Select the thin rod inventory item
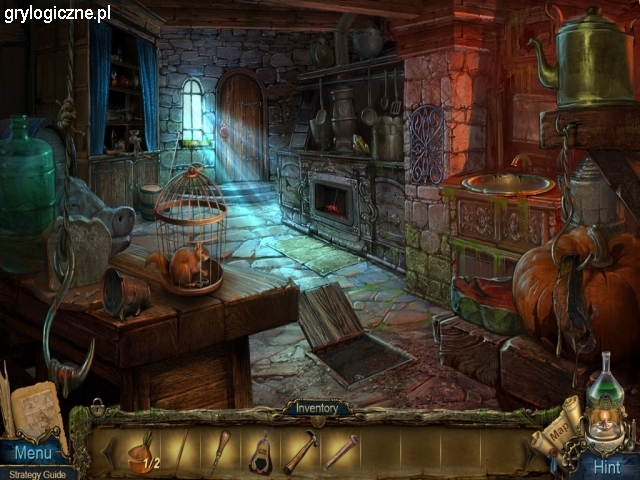This screenshot has height=480, width=640. click(x=180, y=452)
